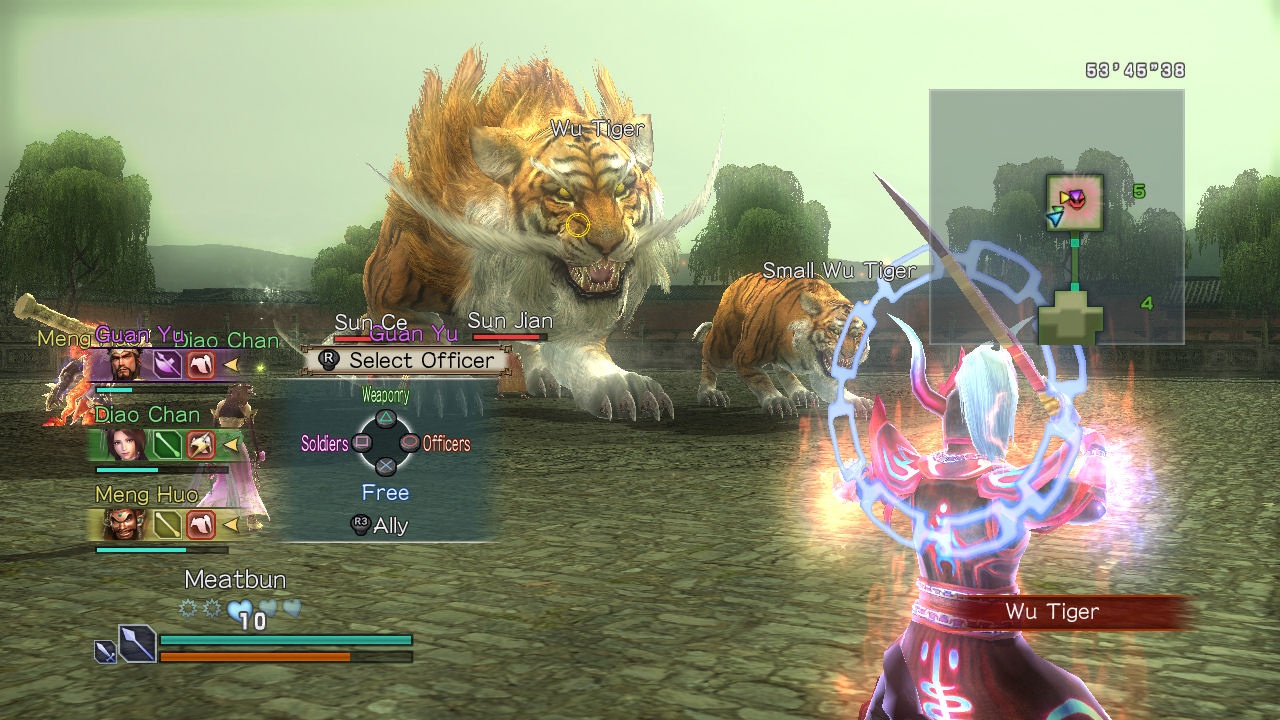Image resolution: width=1280 pixels, height=720 pixels.
Task: Select Meng Huo's yellow weapon icon
Action: tap(167, 523)
